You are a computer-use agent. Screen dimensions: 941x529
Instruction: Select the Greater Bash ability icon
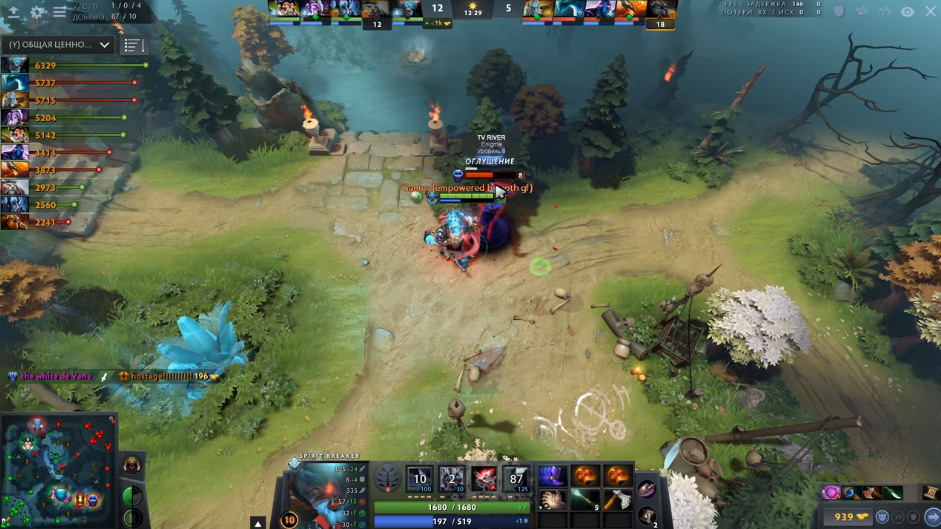[485, 479]
